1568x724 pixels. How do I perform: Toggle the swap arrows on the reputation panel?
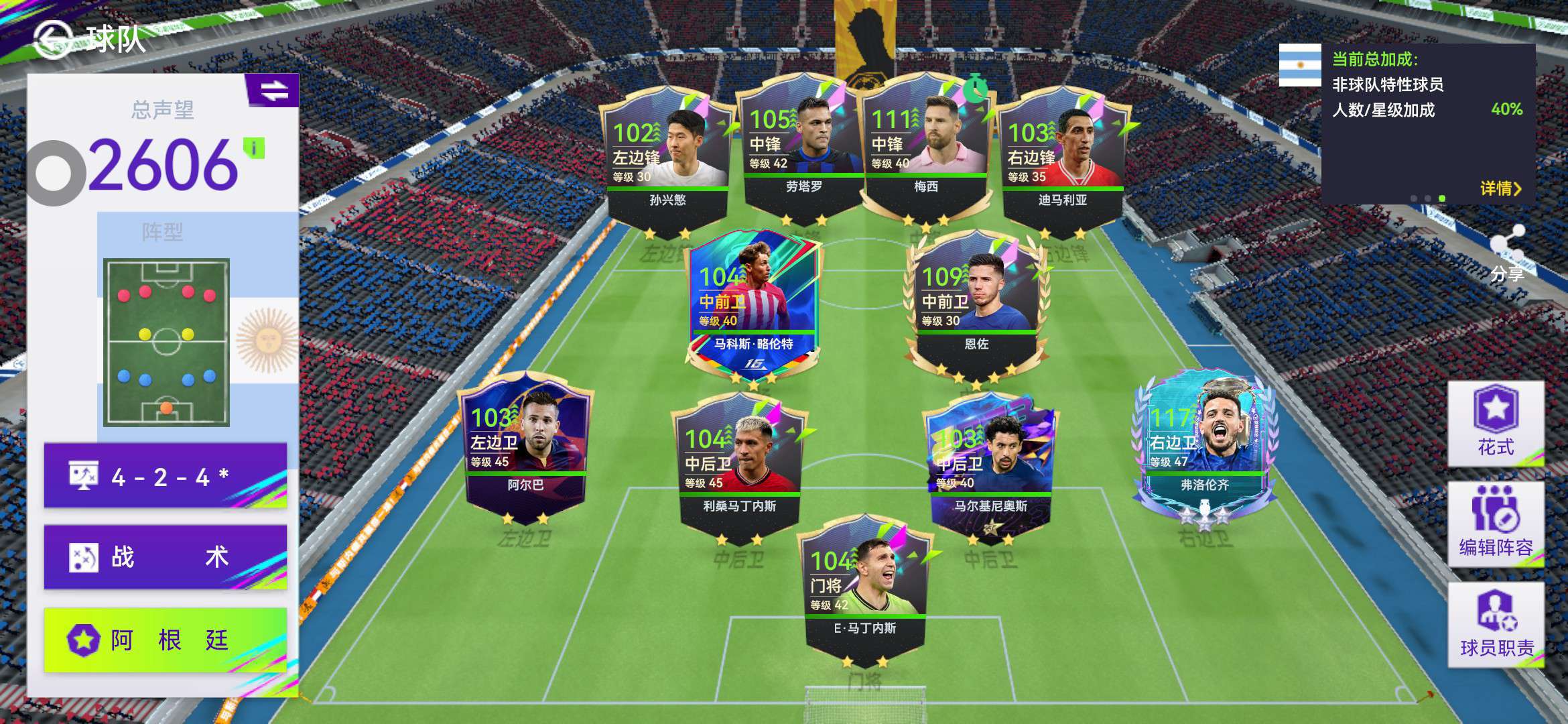pos(274,90)
